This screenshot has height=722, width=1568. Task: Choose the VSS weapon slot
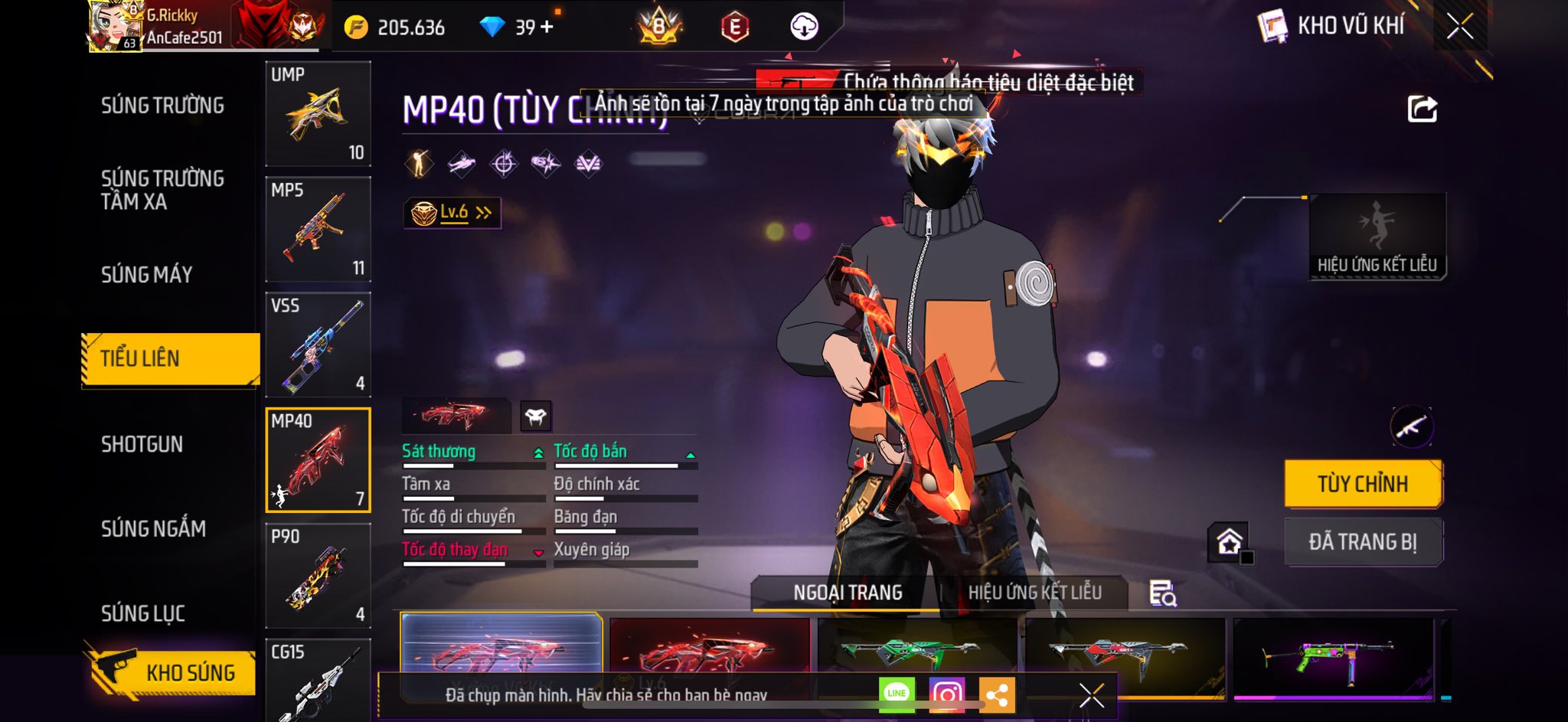318,345
